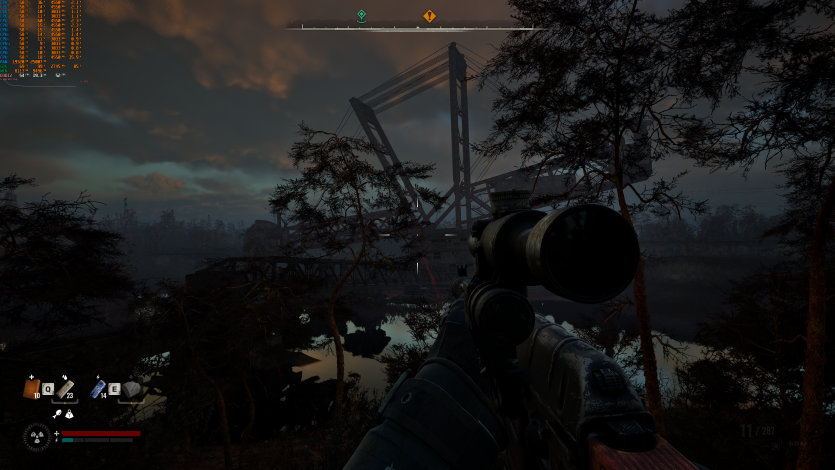
Task: Choose the grey rock-like item in the quick slots
Action: coord(131,390)
